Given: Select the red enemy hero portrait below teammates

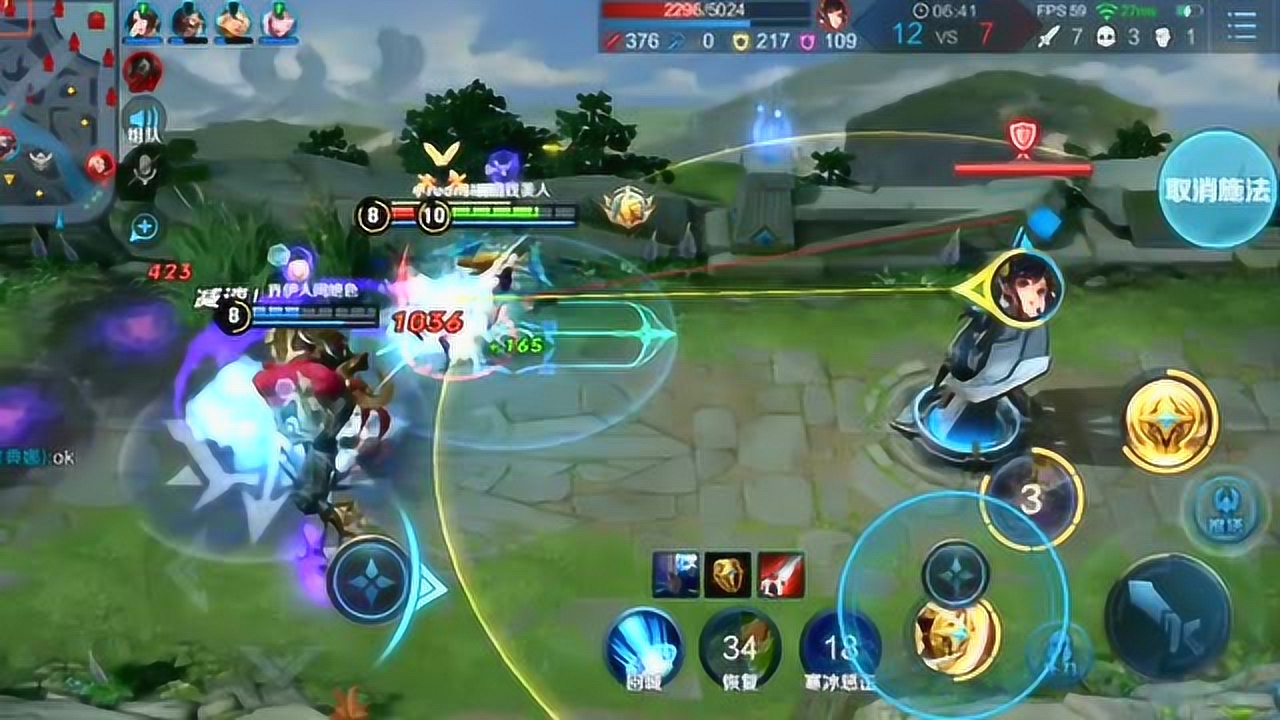Looking at the screenshot, I should (143, 71).
